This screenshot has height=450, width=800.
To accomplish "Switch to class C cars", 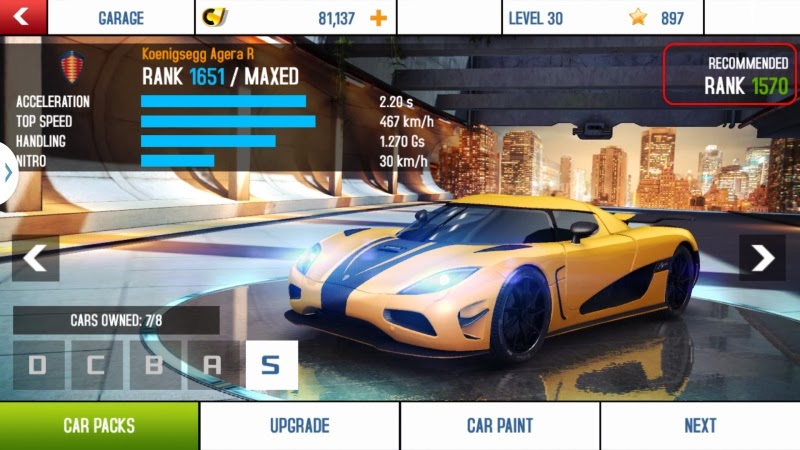I will coord(96,365).
